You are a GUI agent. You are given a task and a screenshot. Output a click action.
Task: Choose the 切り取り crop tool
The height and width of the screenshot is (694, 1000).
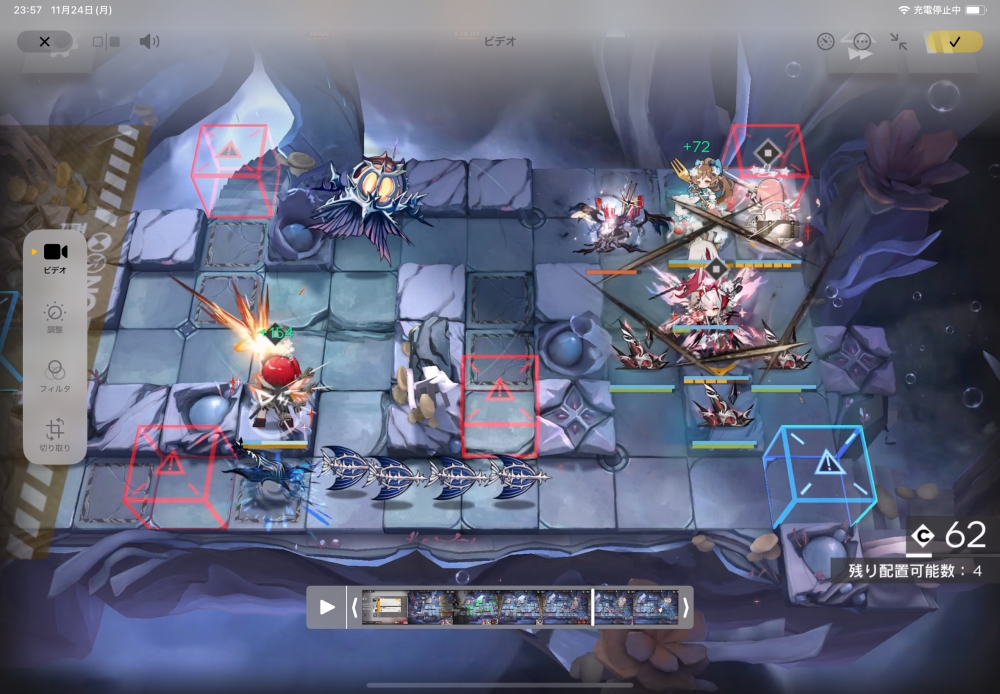coord(55,435)
